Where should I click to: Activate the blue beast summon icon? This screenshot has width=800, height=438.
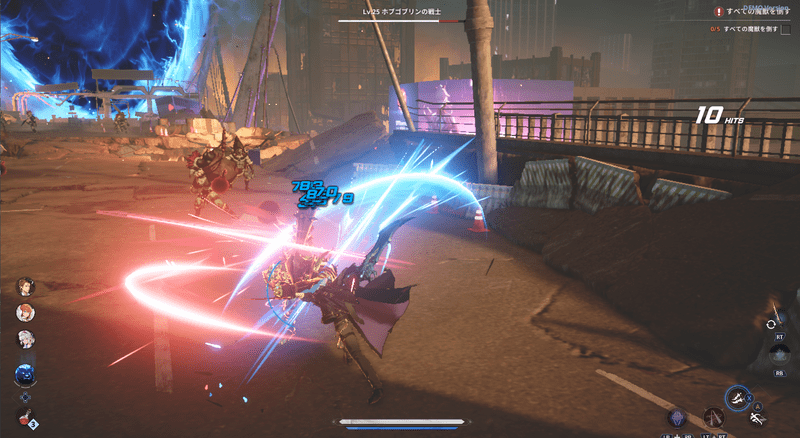coord(25,374)
